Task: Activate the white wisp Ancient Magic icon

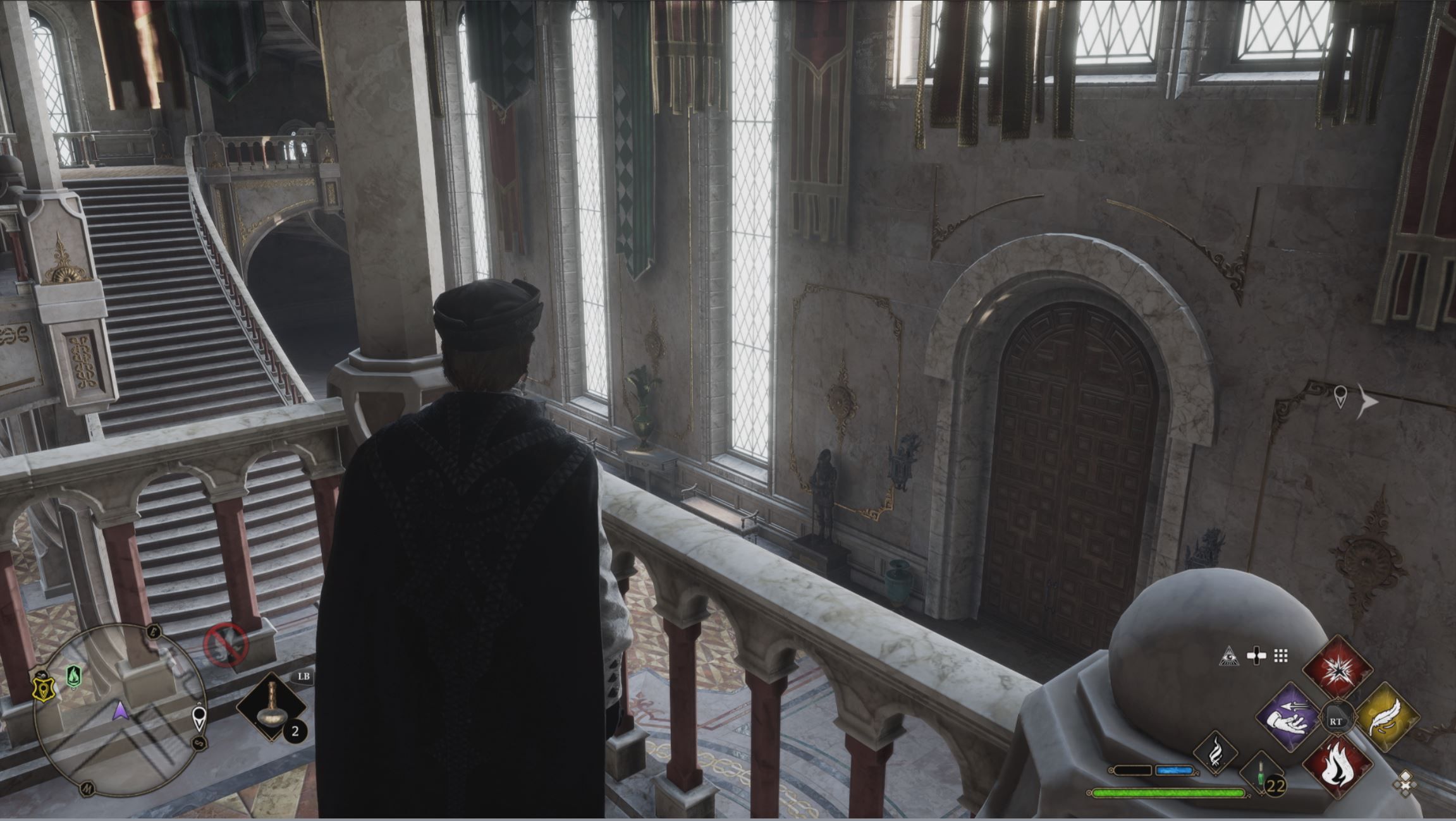Action: 1216,753
